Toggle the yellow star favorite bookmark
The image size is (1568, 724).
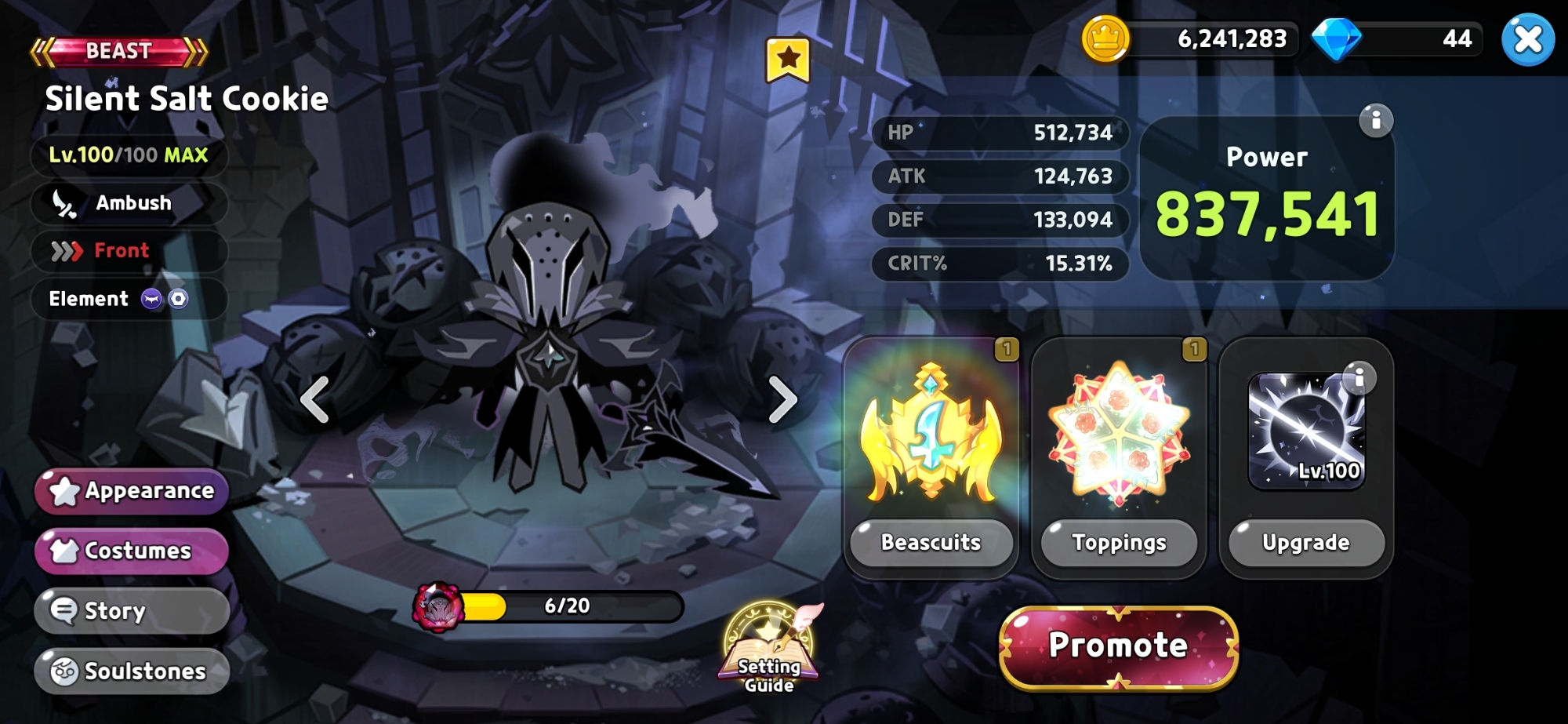[x=787, y=60]
